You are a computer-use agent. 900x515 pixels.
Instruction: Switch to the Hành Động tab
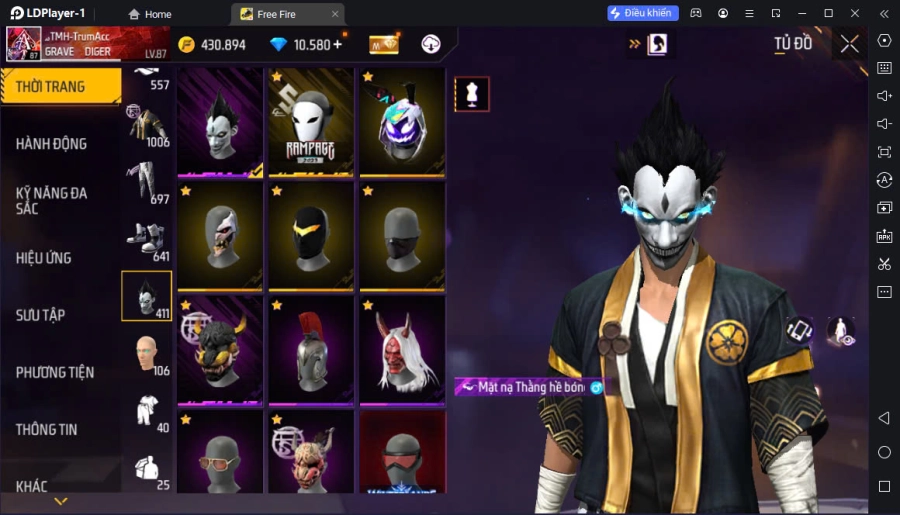tap(52, 144)
